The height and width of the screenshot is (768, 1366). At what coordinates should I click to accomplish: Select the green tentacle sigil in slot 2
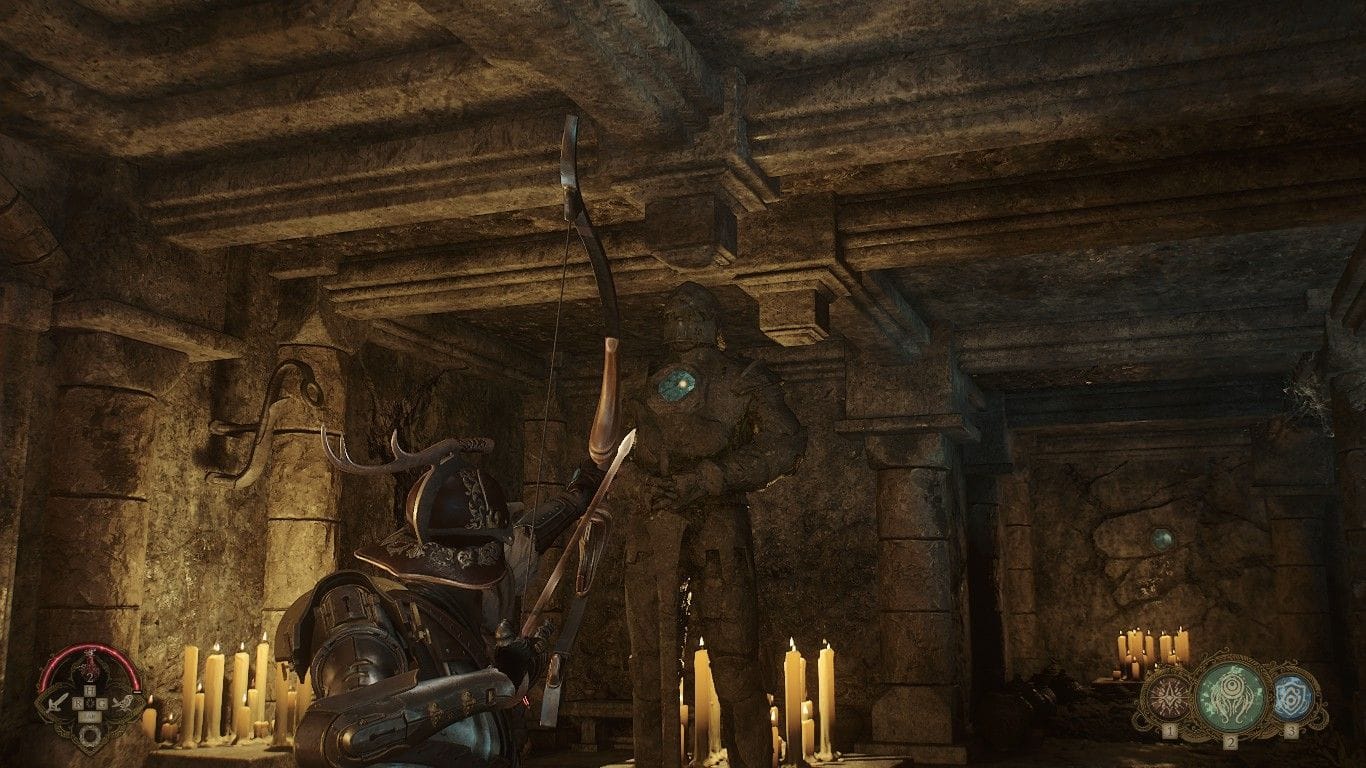pos(1232,694)
